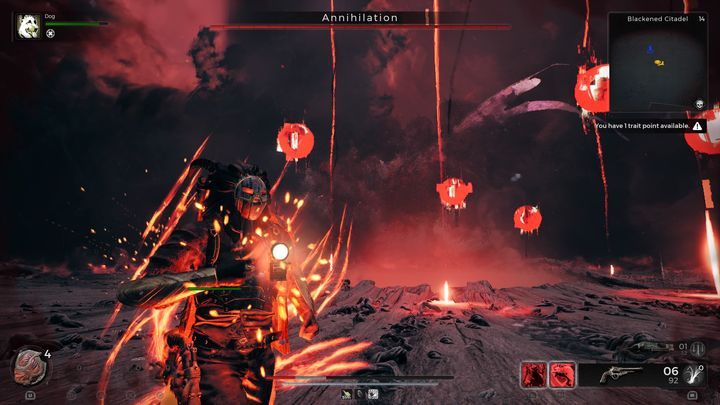Click the skull icon on the minimap

click(x=700, y=104)
